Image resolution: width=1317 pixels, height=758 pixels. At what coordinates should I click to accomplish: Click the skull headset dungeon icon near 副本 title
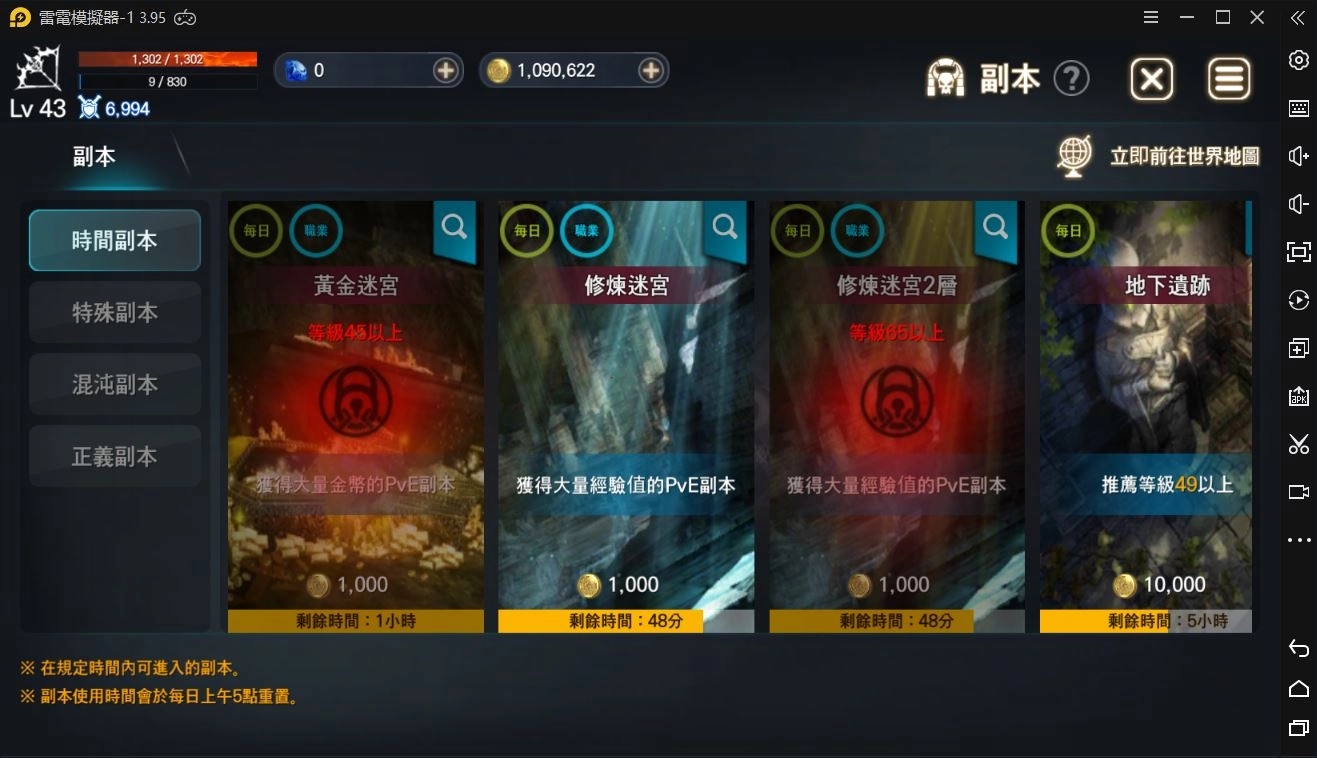[x=946, y=77]
